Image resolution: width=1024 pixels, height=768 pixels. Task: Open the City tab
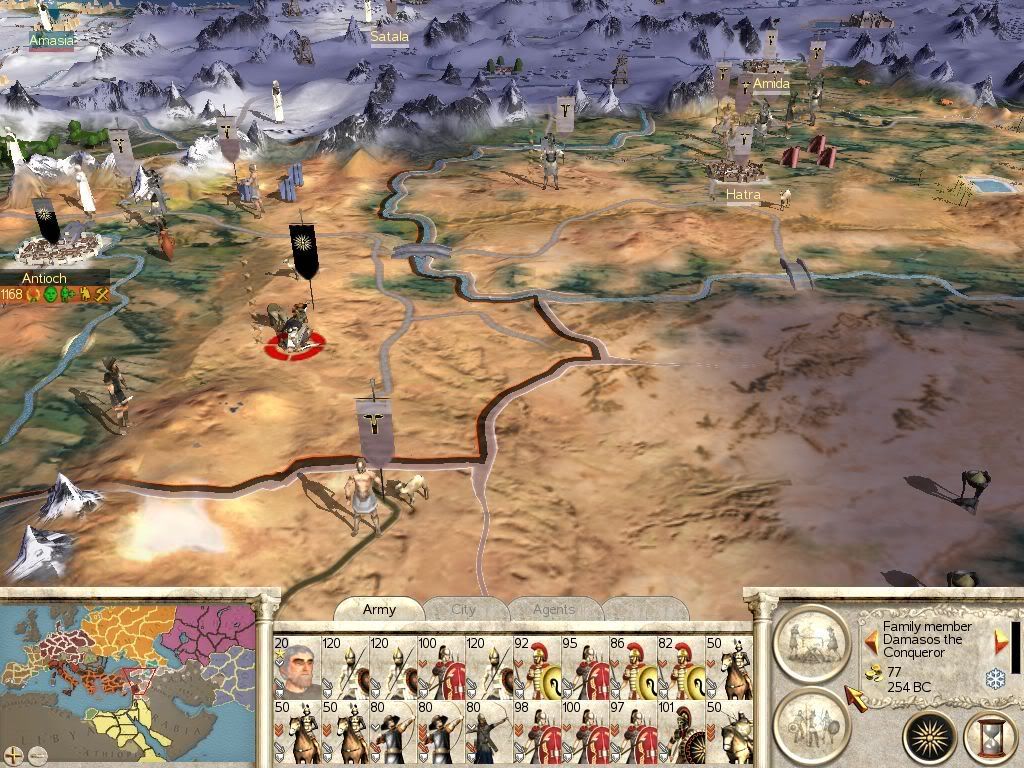pos(464,609)
